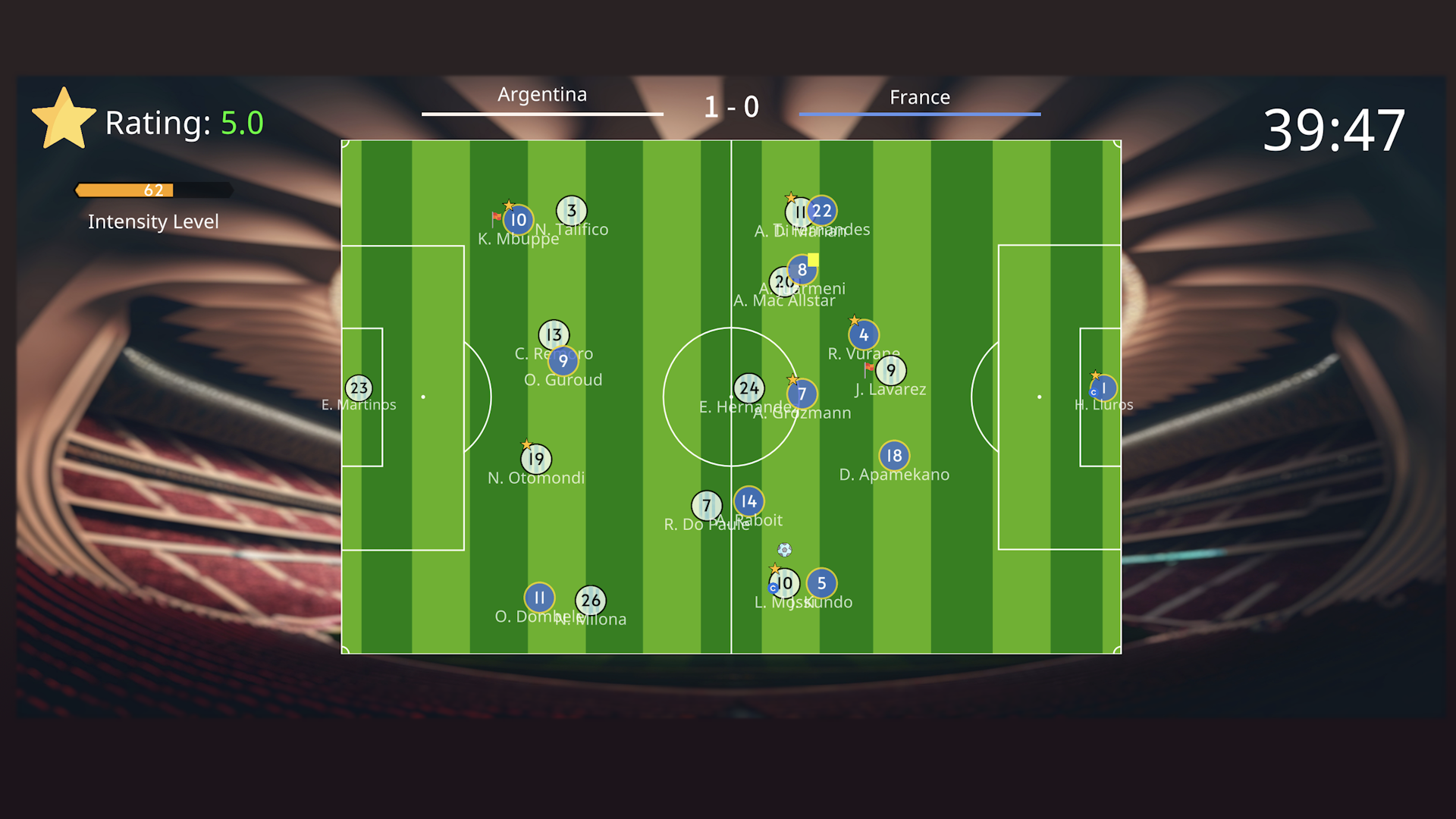Select the captain badge on L. Moski

click(773, 588)
